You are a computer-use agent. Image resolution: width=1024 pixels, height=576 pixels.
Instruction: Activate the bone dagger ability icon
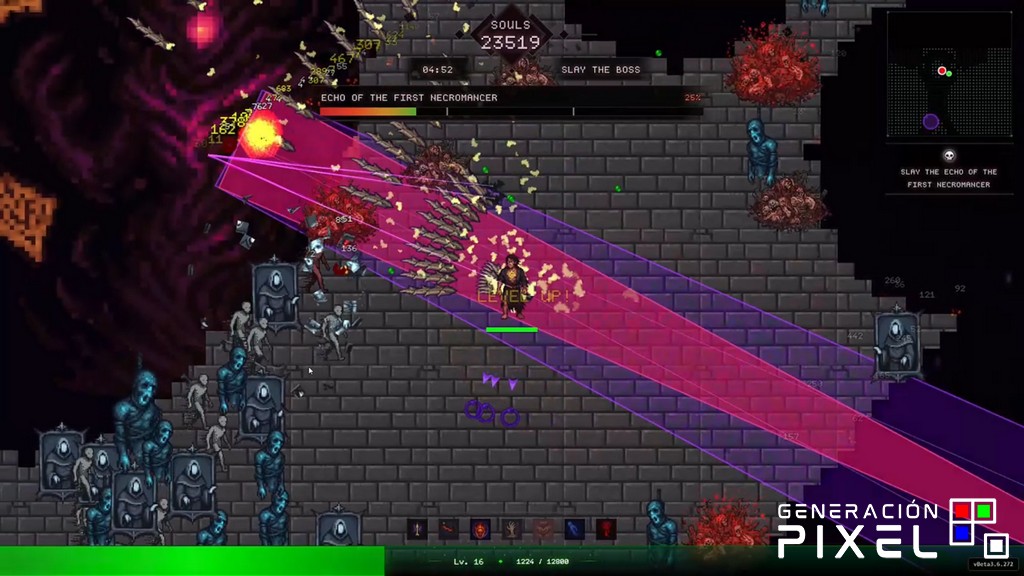417,529
